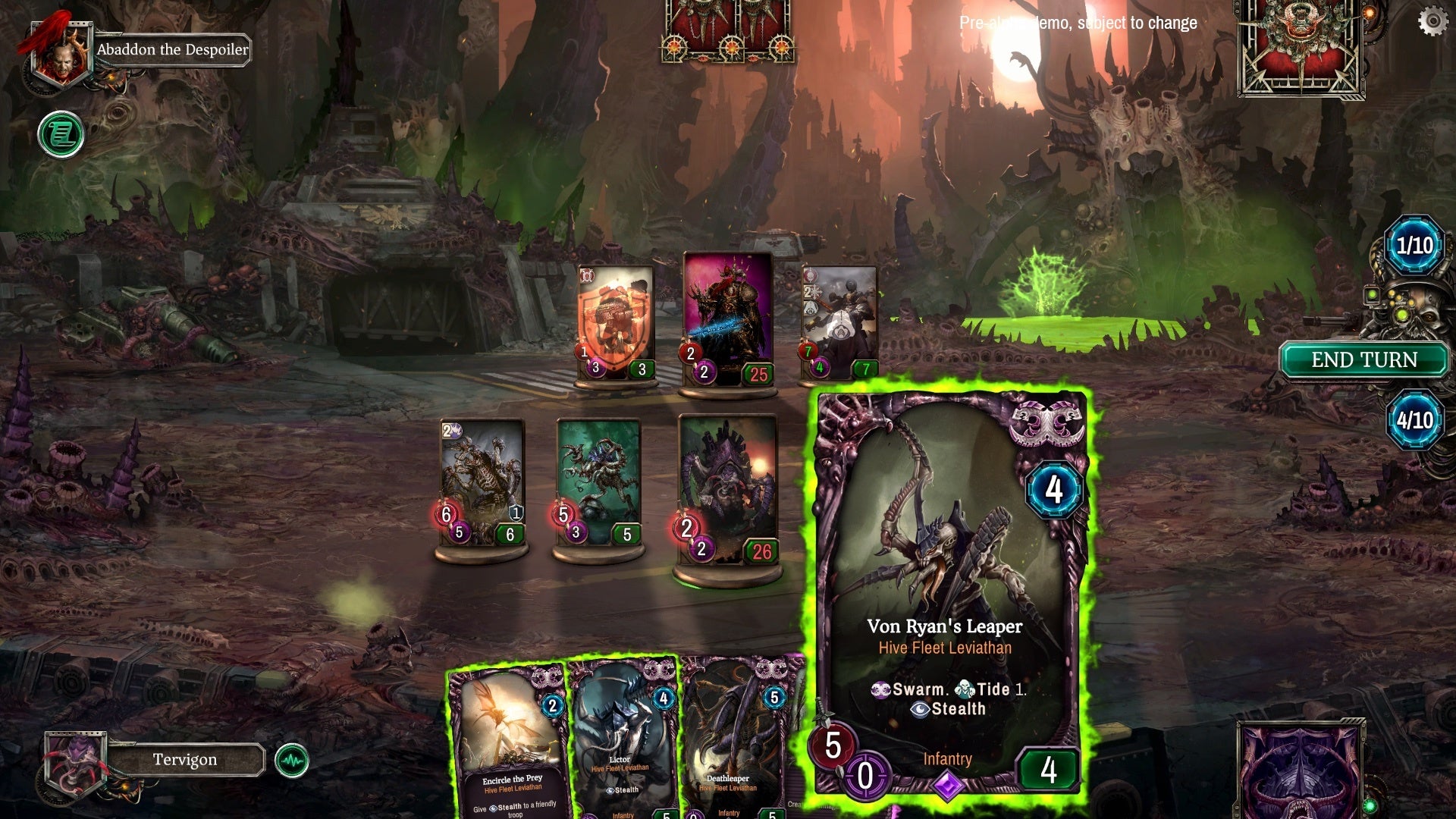
Task: Click the Tervigon nameplate
Action: (186, 758)
